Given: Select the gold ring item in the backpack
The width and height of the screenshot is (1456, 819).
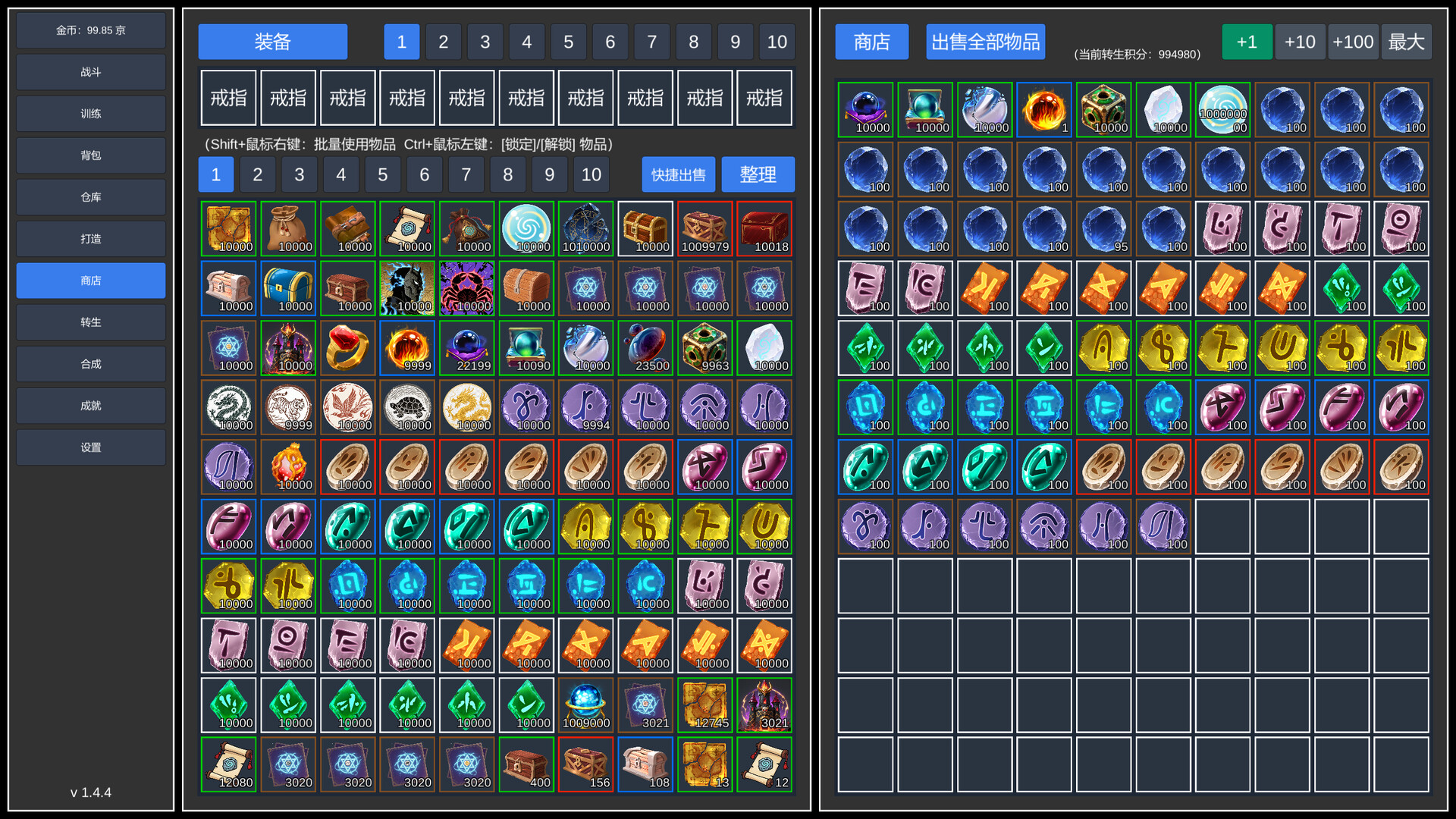Looking at the screenshot, I should coord(347,347).
